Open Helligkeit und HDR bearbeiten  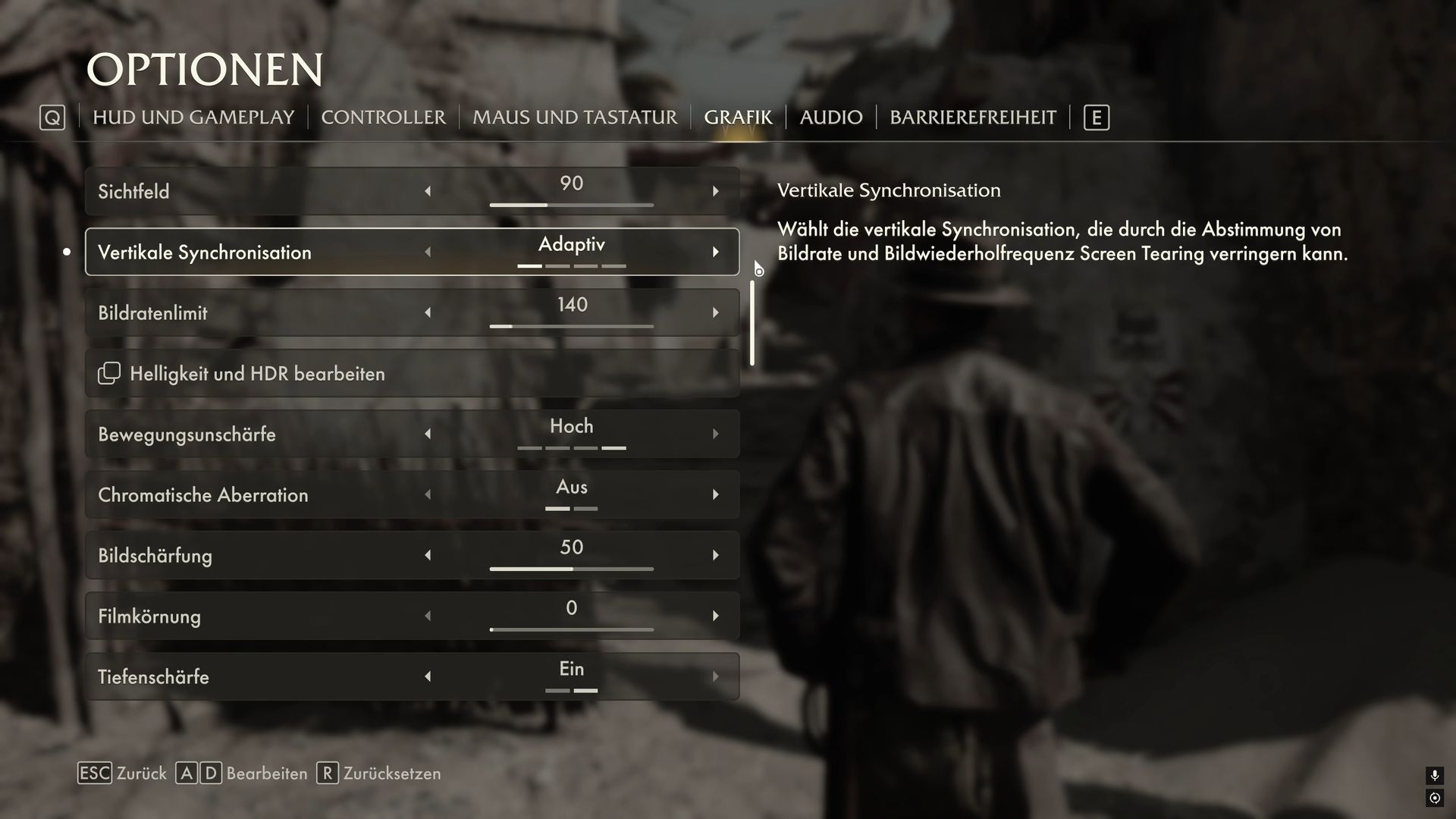[258, 374]
